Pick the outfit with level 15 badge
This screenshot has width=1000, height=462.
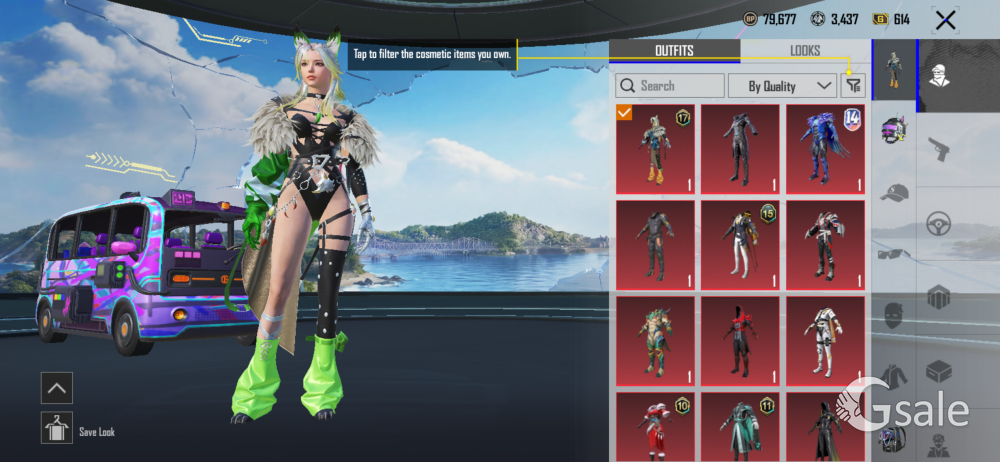point(740,245)
